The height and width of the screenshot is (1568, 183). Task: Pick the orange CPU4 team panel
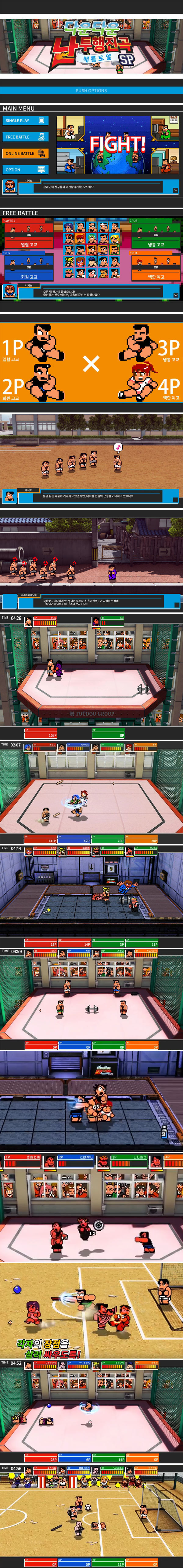[x=155, y=266]
